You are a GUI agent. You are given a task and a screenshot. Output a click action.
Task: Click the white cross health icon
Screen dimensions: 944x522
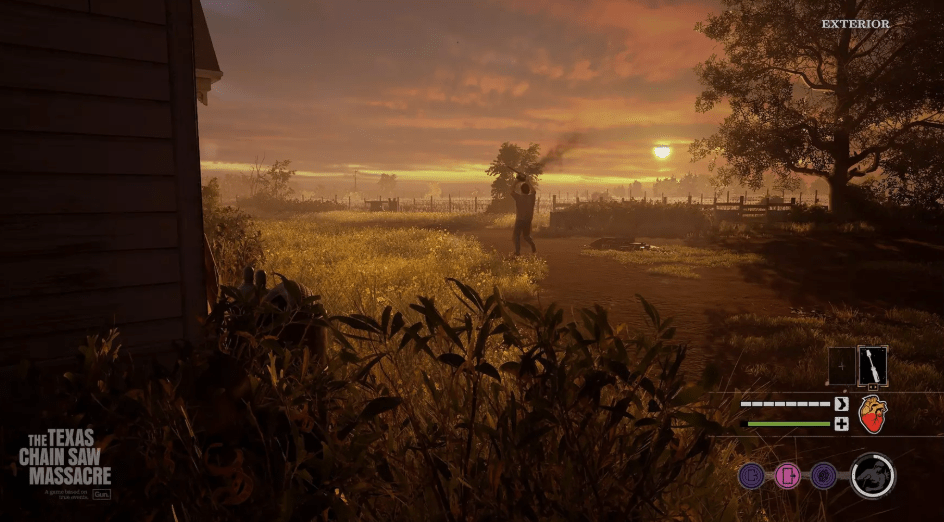[841, 423]
